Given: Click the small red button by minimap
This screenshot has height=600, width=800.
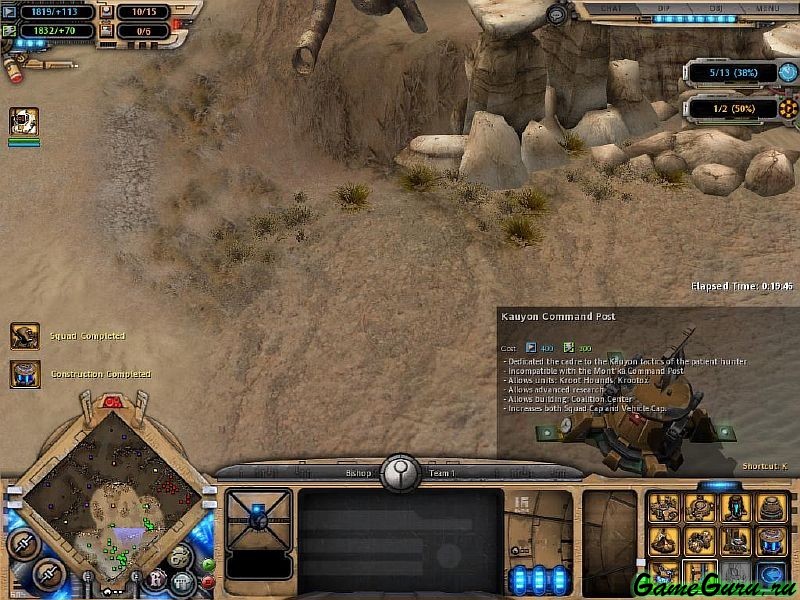Looking at the screenshot, I should [x=208, y=580].
